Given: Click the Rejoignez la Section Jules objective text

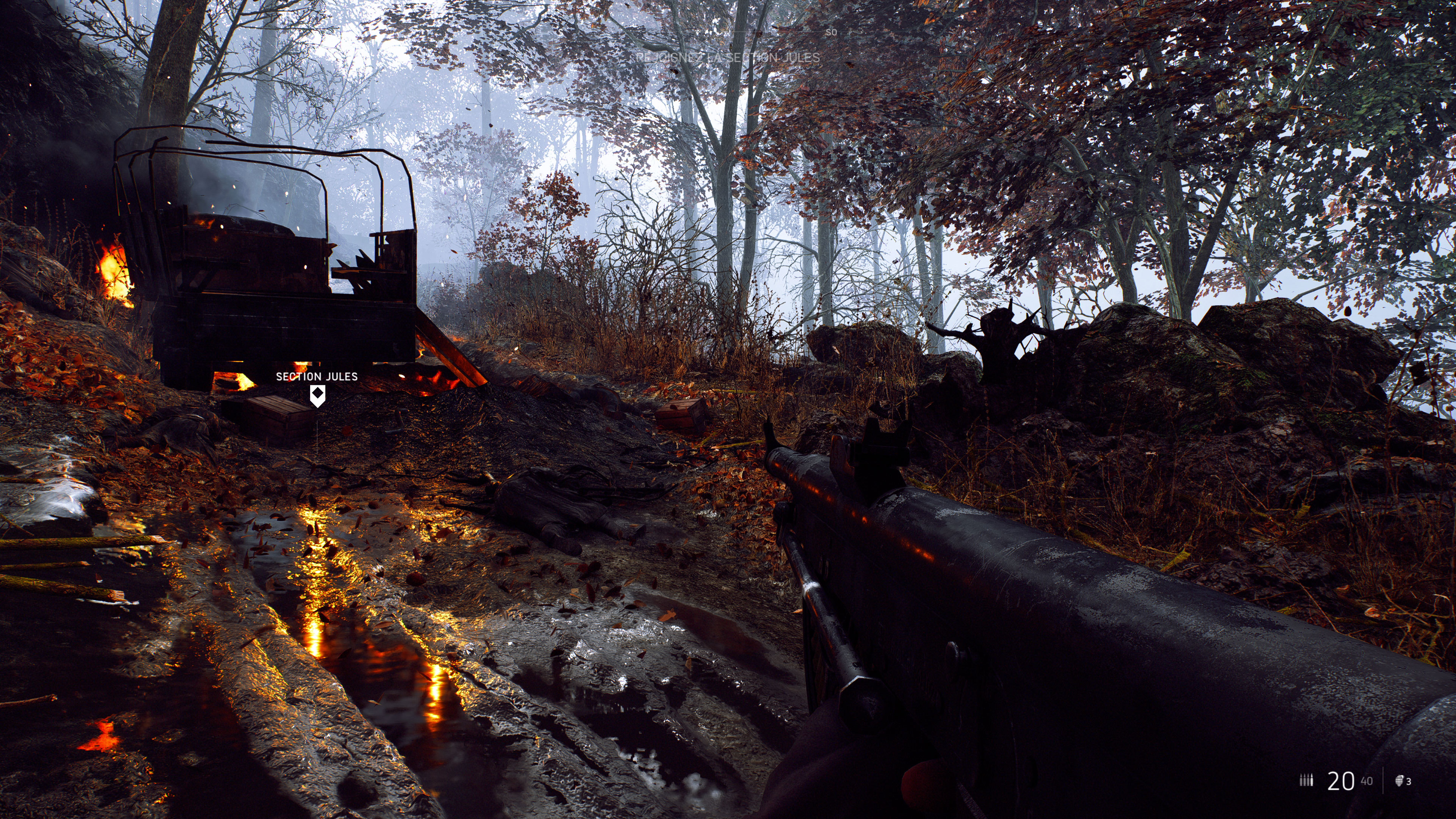Looking at the screenshot, I should (728, 58).
